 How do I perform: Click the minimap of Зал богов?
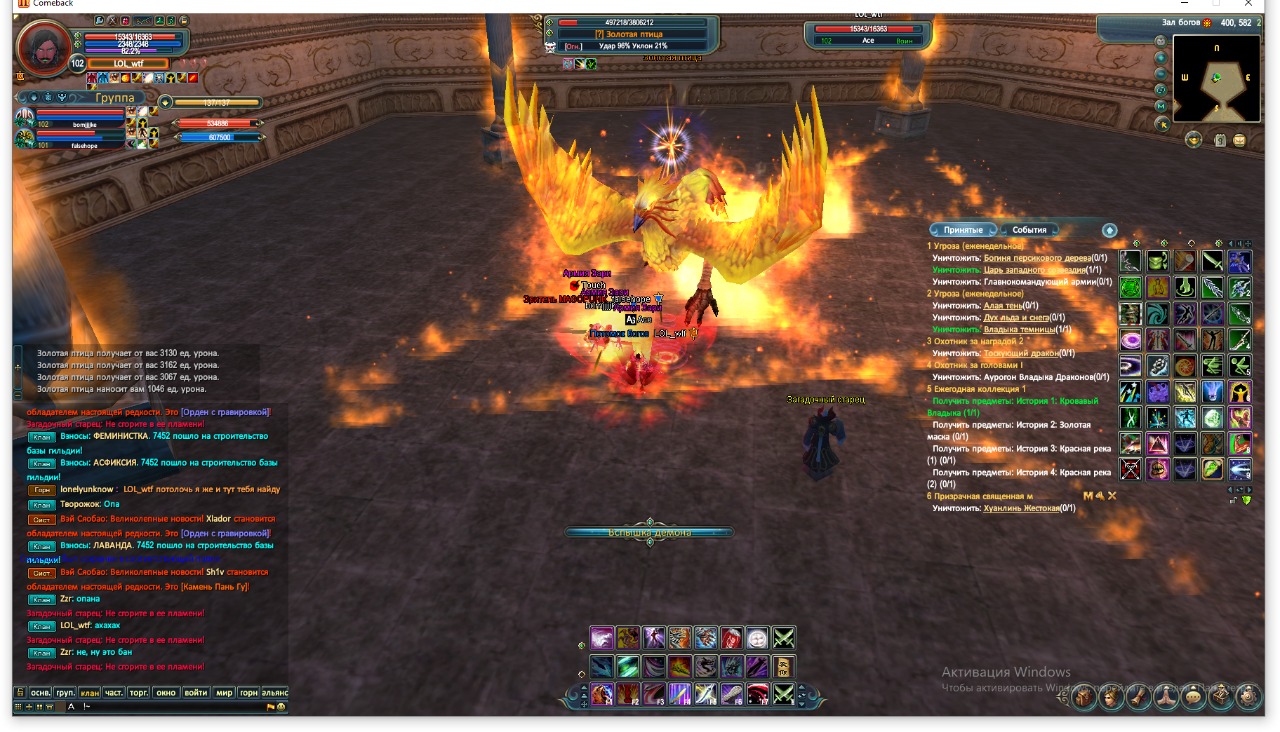(x=1216, y=78)
